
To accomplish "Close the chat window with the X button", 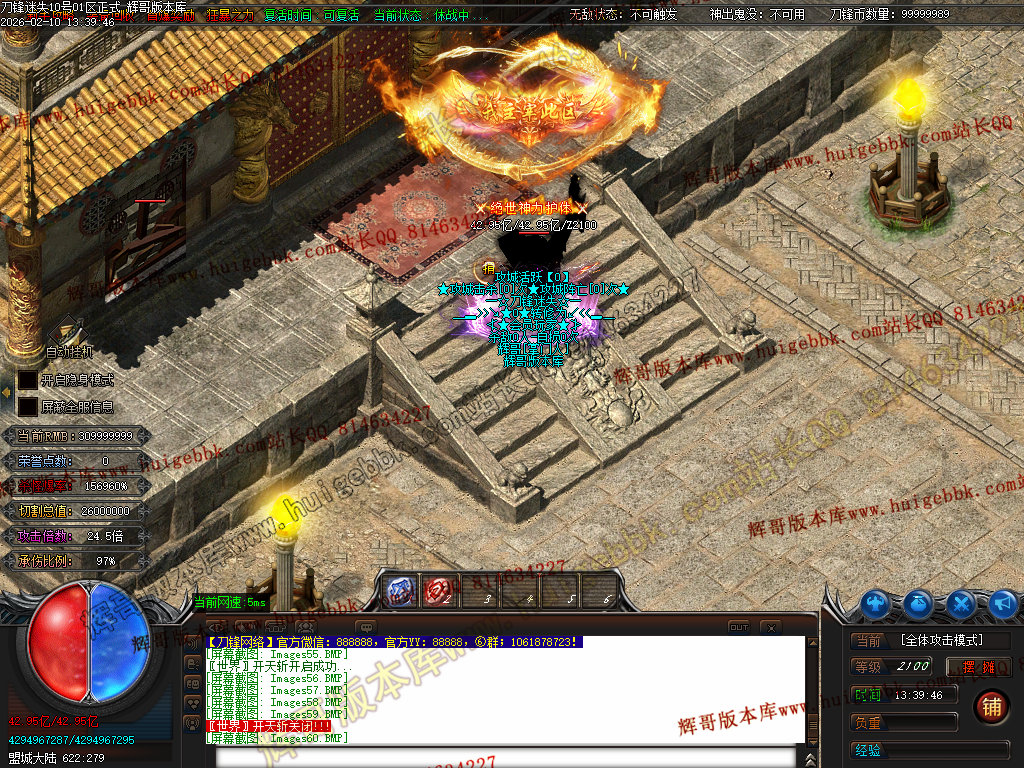I will 770,627.
